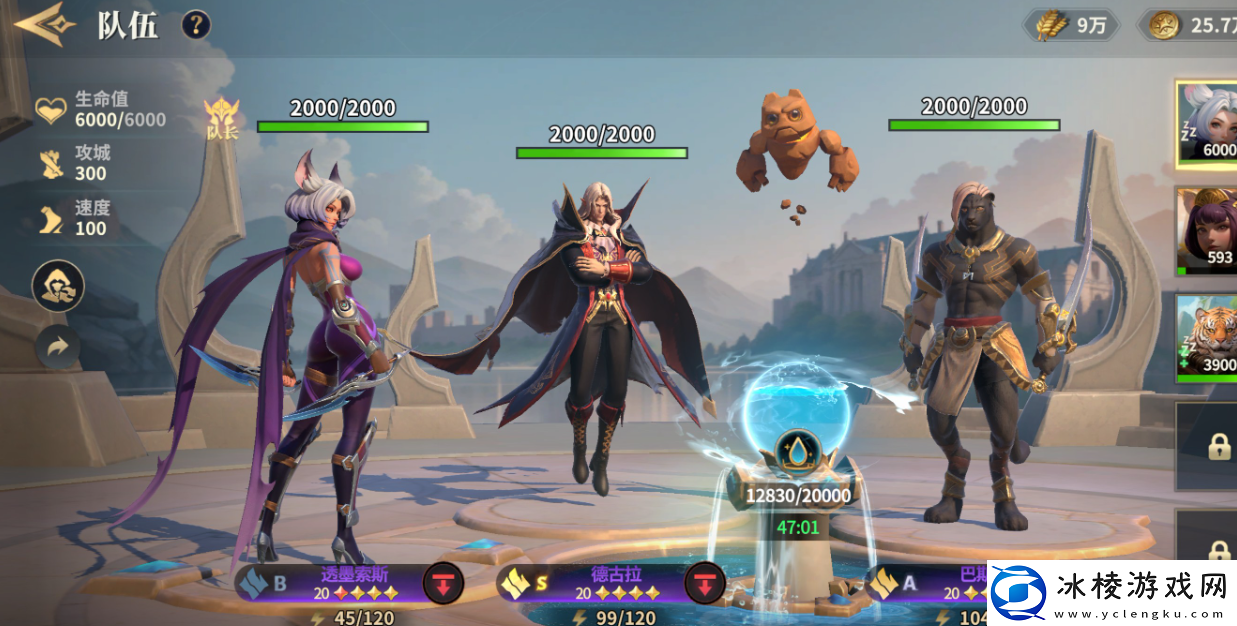Click the 队长 captain badge
The image size is (1237, 626).
[x=221, y=119]
